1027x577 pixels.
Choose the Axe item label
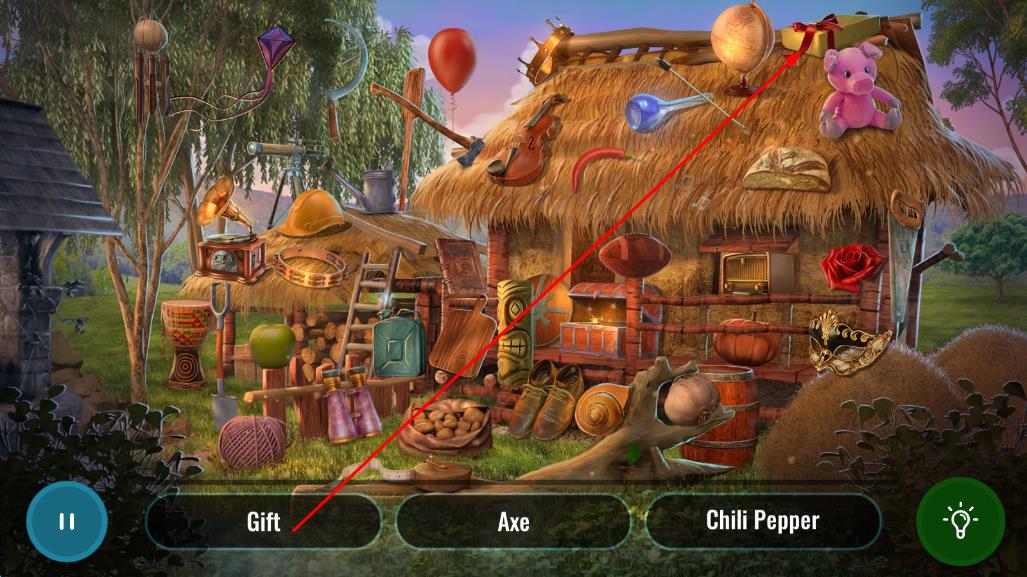point(513,521)
